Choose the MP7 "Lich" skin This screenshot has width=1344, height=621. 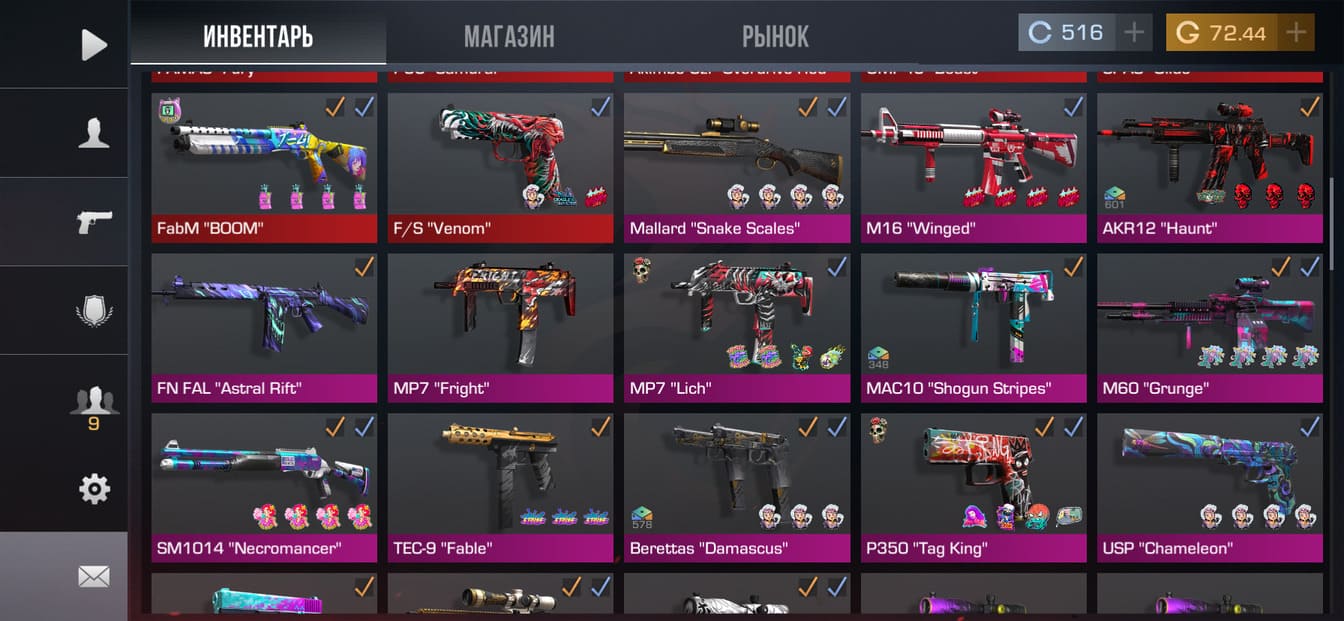point(737,327)
